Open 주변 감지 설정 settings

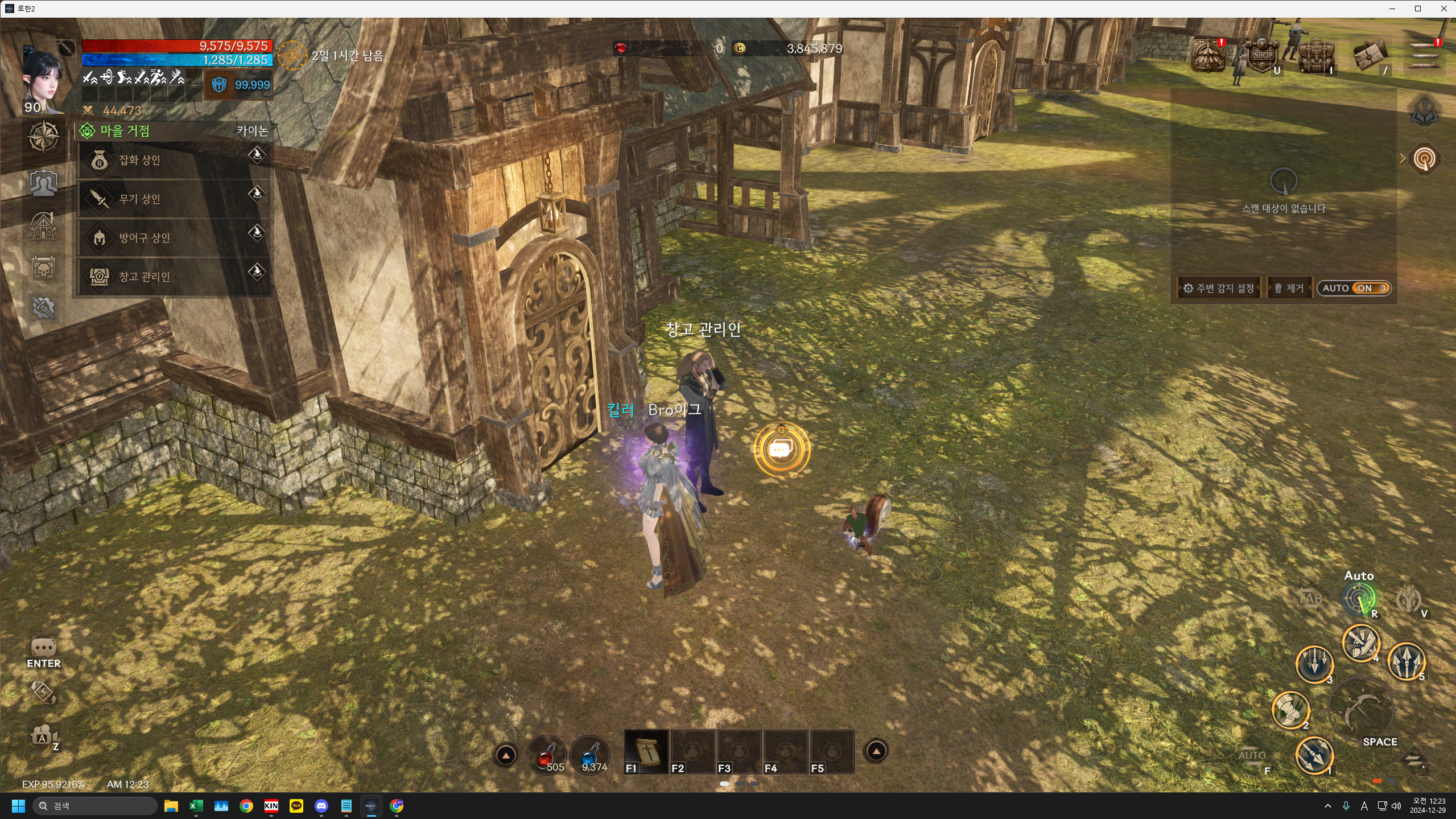point(1219,289)
